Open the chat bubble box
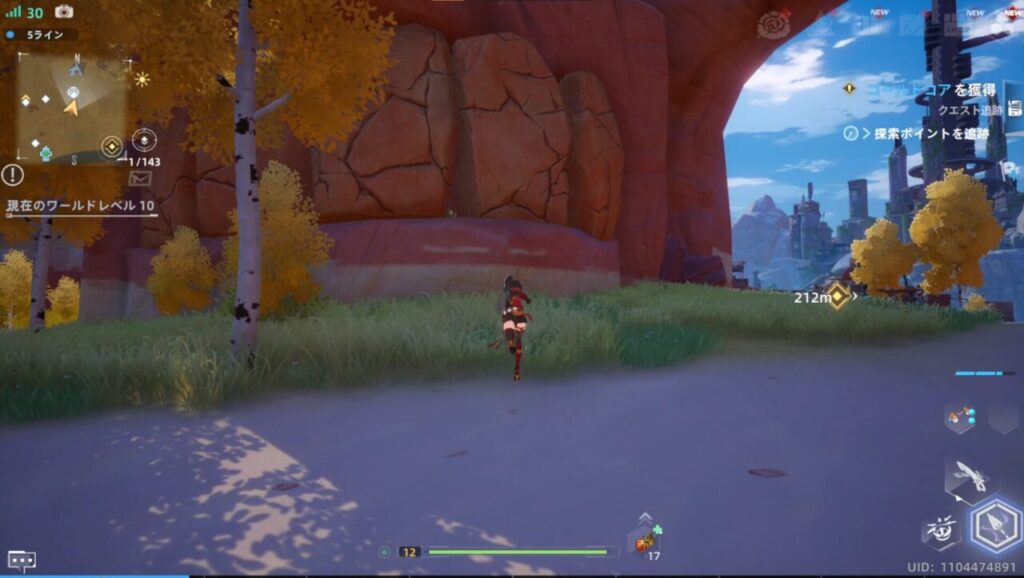The image size is (1024, 578). (x=22, y=561)
